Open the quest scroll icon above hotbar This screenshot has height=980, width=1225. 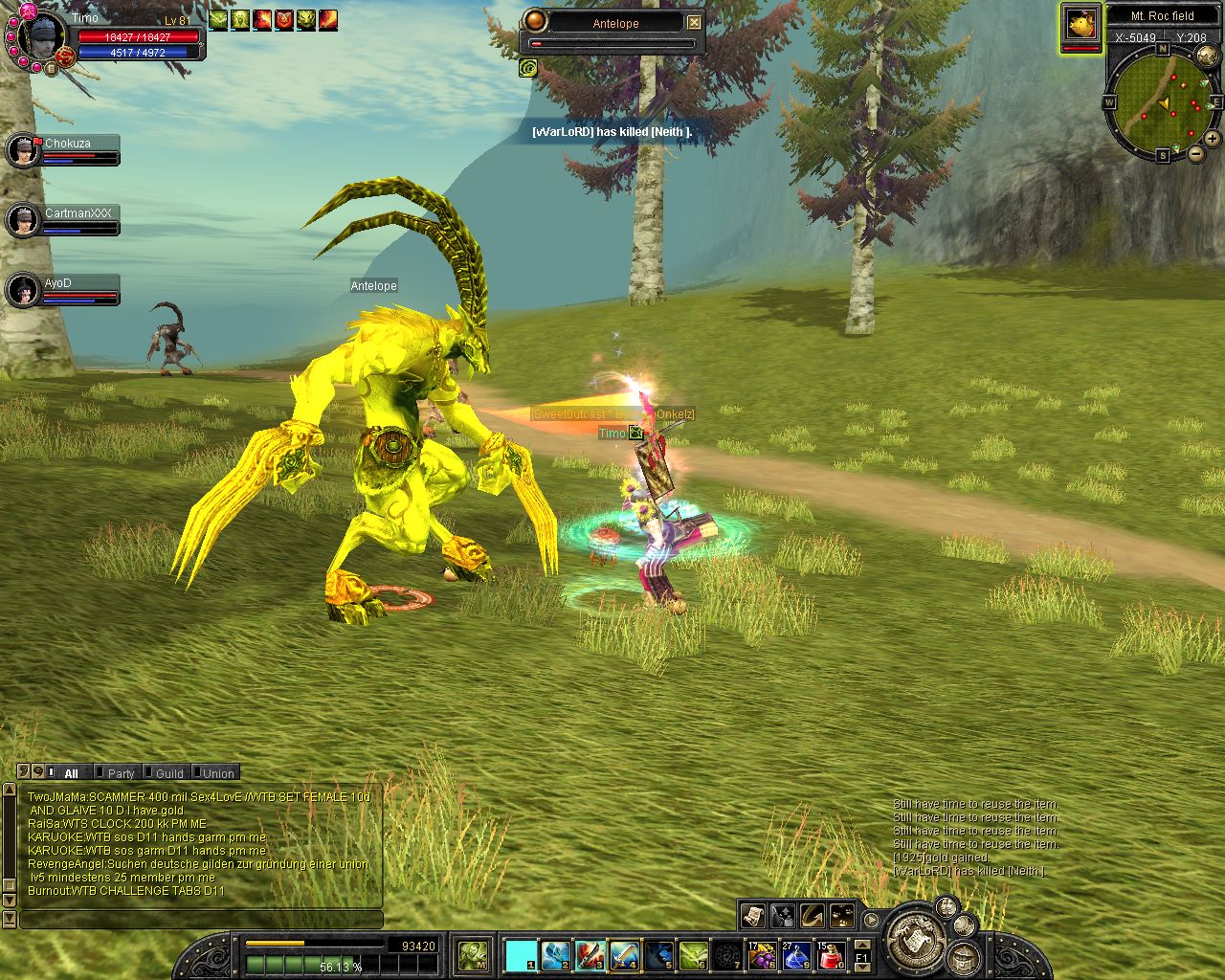[752, 916]
